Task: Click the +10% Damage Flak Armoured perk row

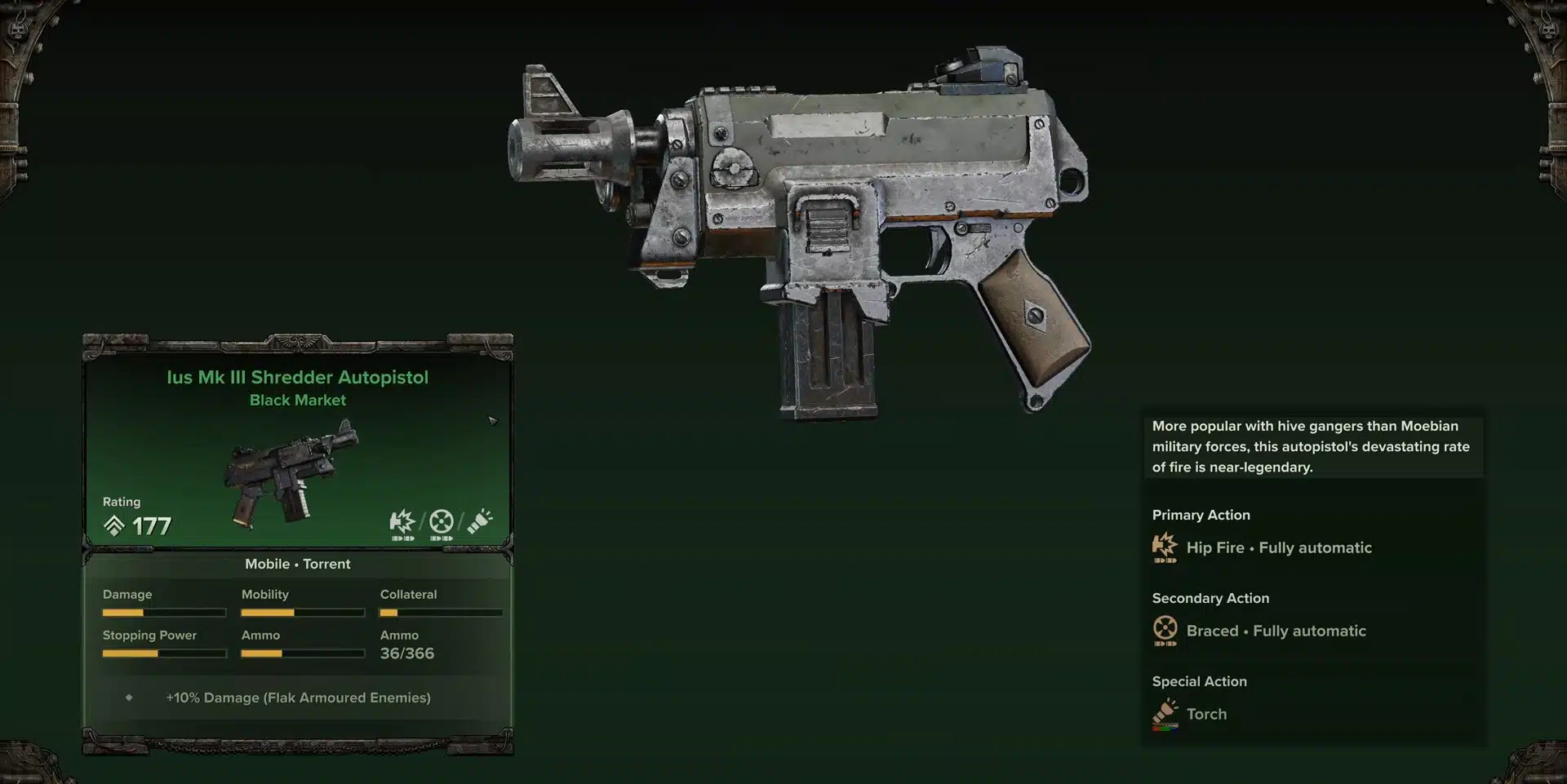Action: 298,698
